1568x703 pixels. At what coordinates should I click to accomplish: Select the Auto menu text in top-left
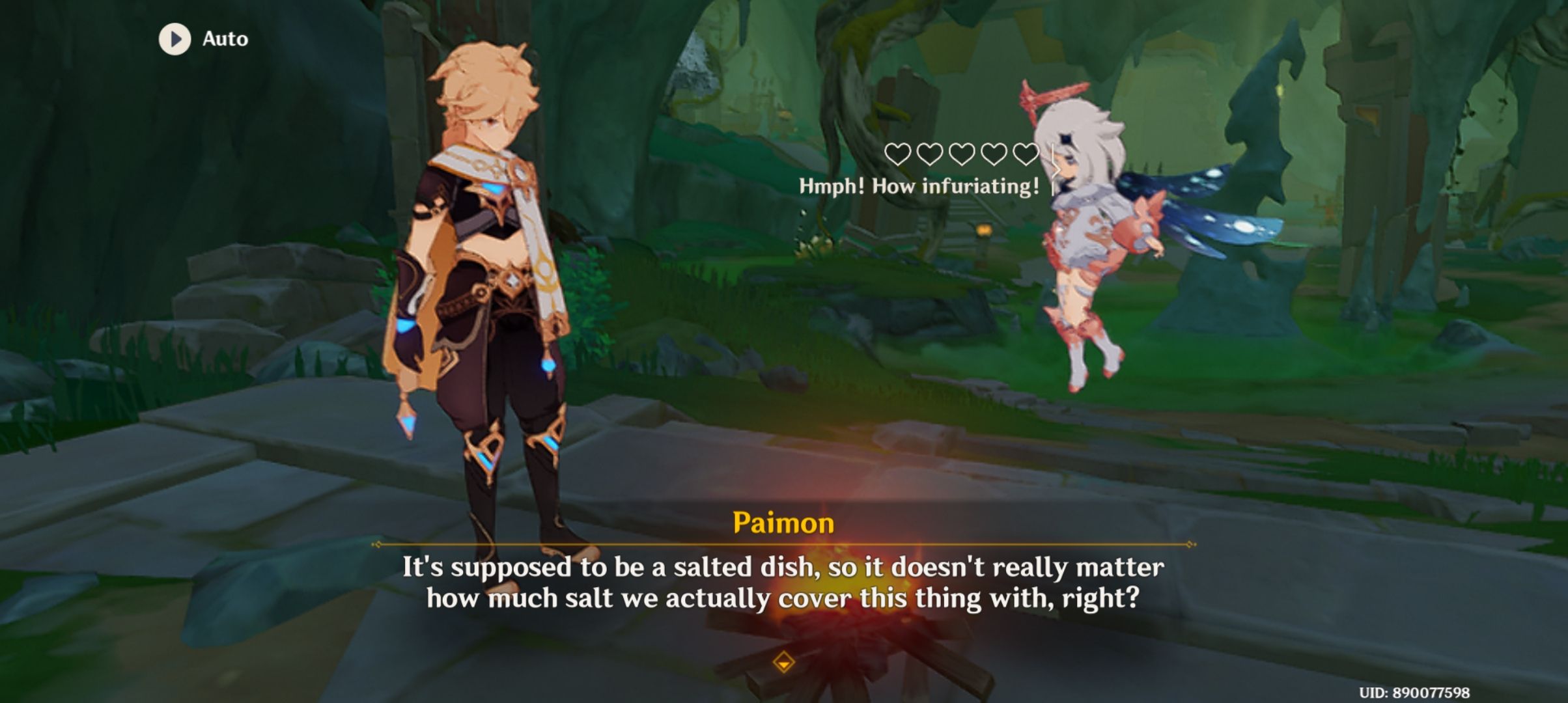(x=223, y=39)
